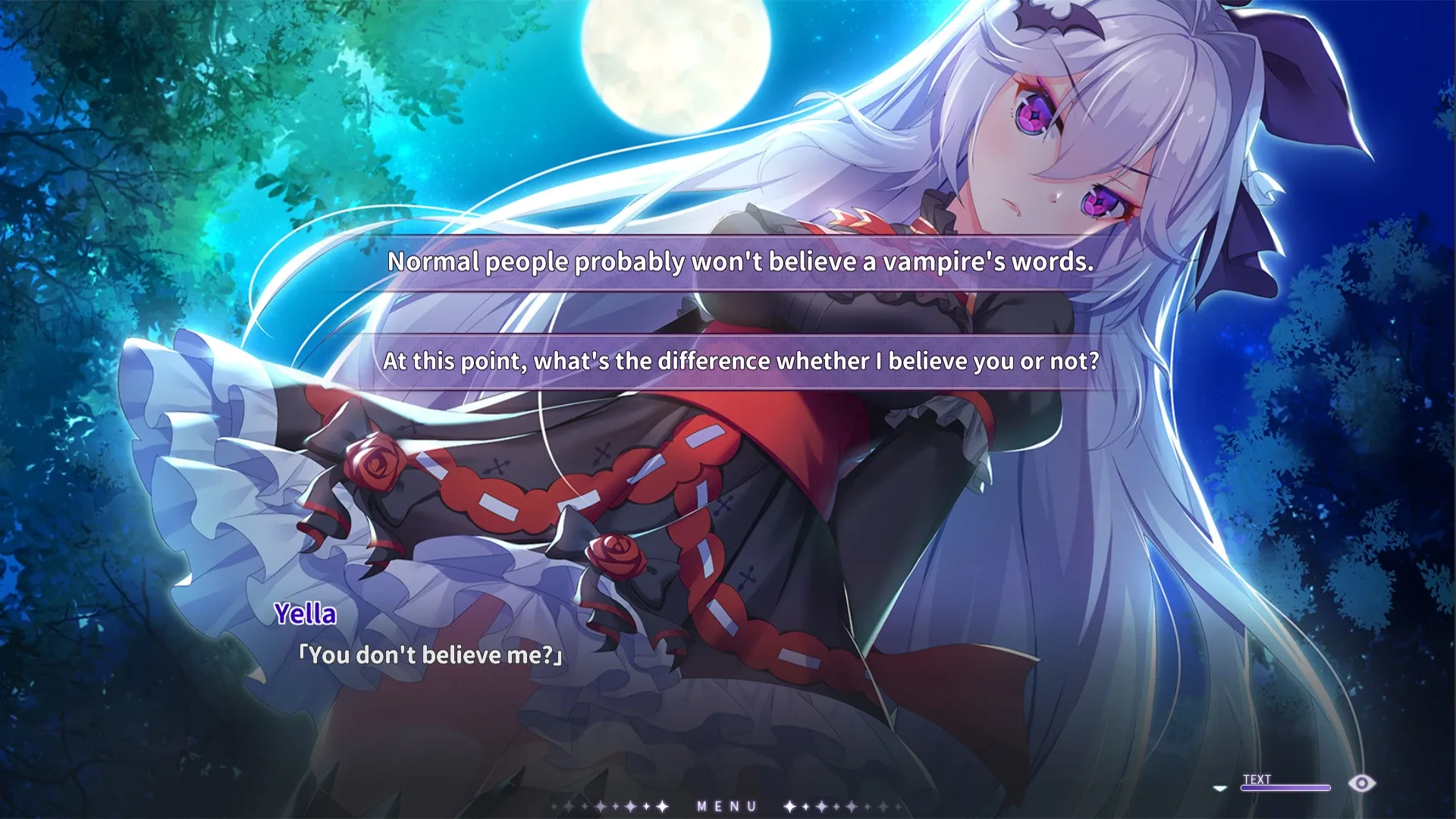
Task: Click the TEXT label above the progress bar
Action: (1257, 779)
